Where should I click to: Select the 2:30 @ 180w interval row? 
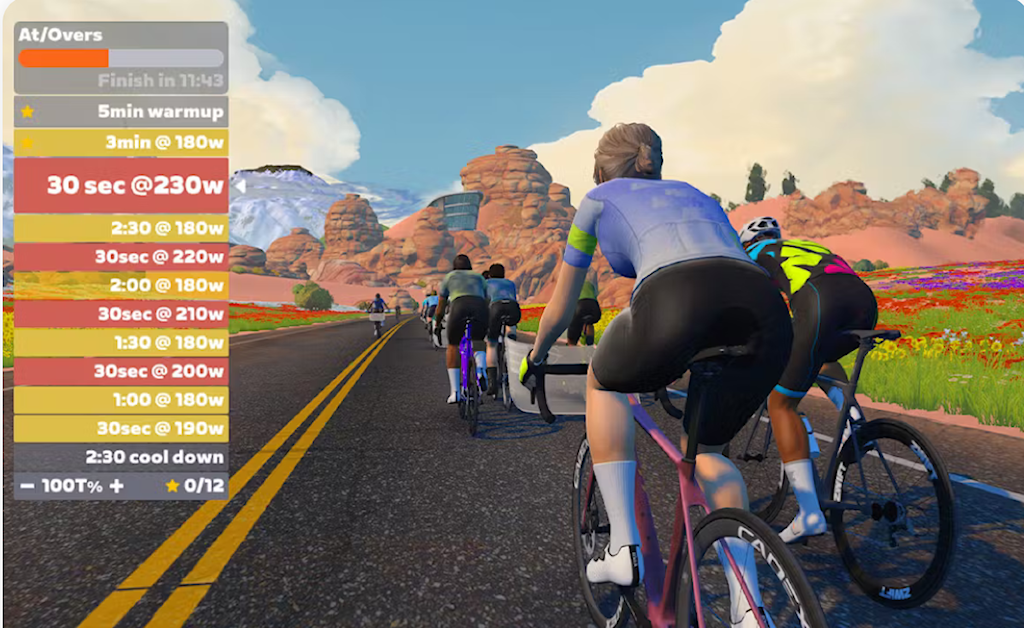point(121,228)
